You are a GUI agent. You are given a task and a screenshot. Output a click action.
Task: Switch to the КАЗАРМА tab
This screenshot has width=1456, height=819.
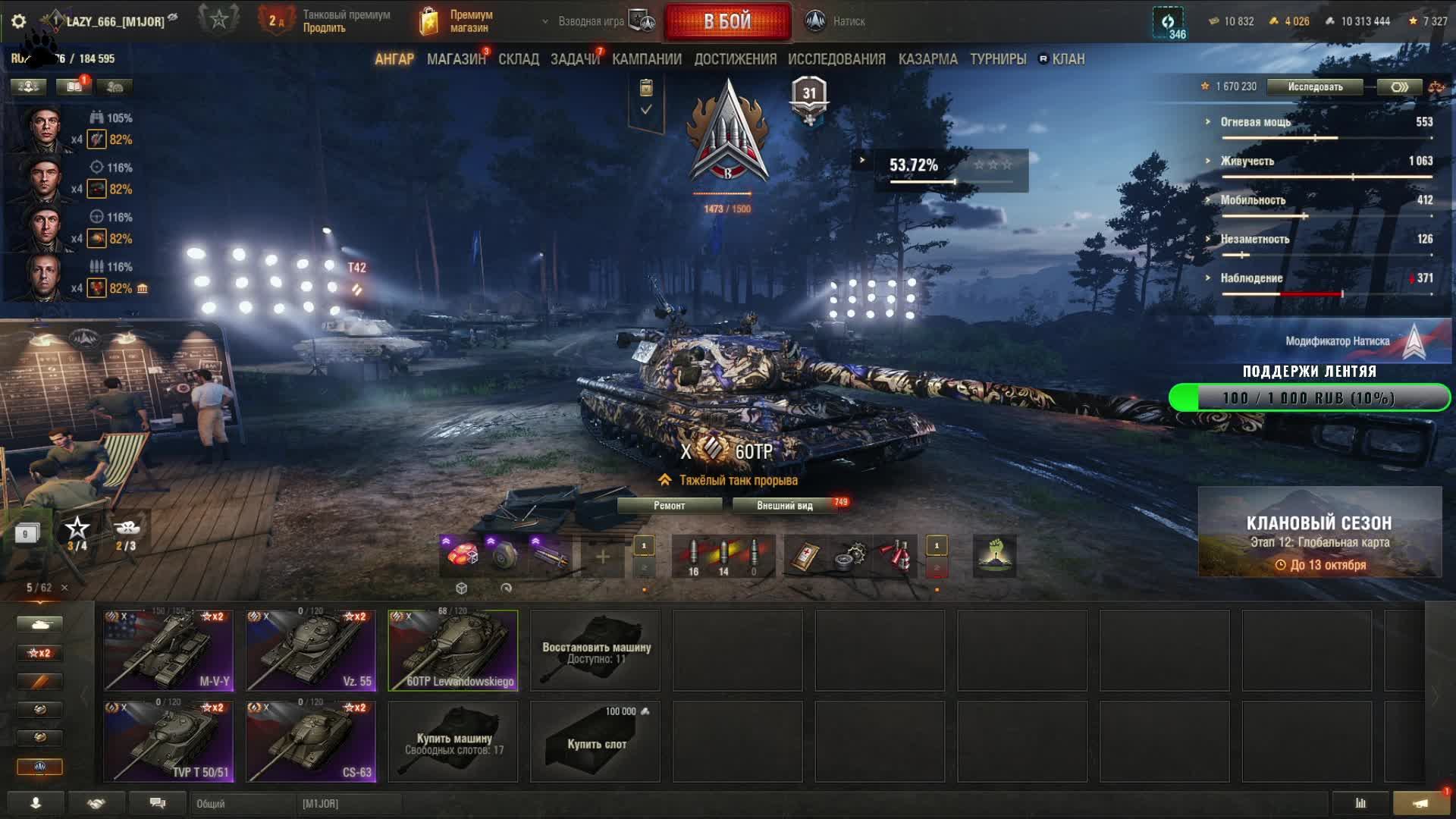[x=928, y=59]
